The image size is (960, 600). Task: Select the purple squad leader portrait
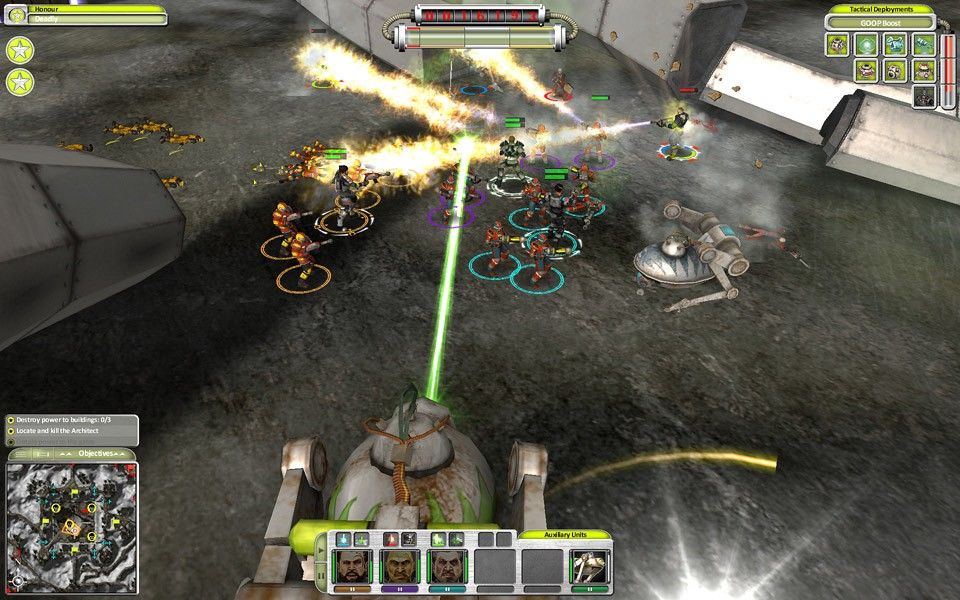(x=399, y=565)
